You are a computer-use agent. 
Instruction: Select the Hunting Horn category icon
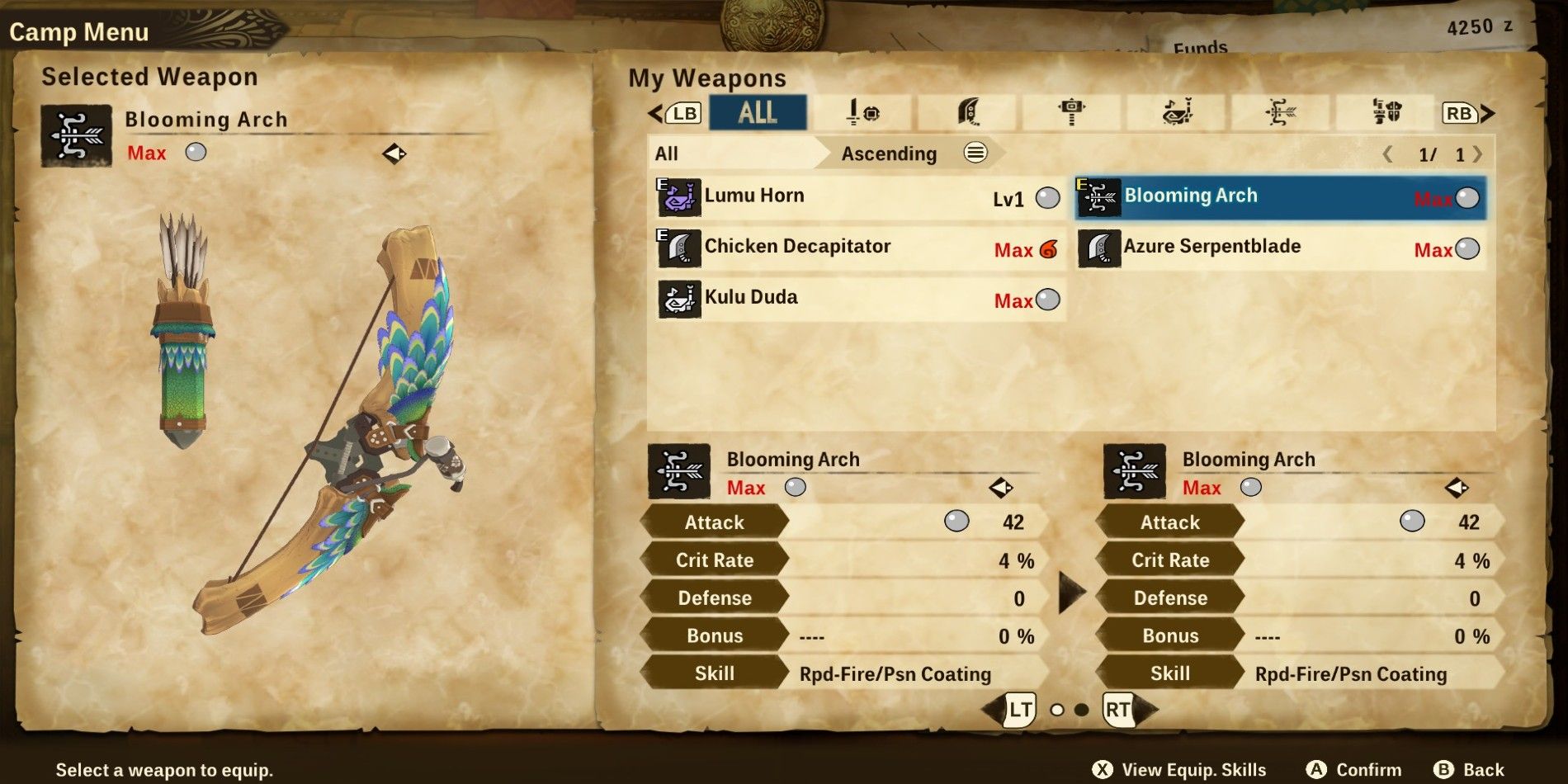coord(1175,114)
